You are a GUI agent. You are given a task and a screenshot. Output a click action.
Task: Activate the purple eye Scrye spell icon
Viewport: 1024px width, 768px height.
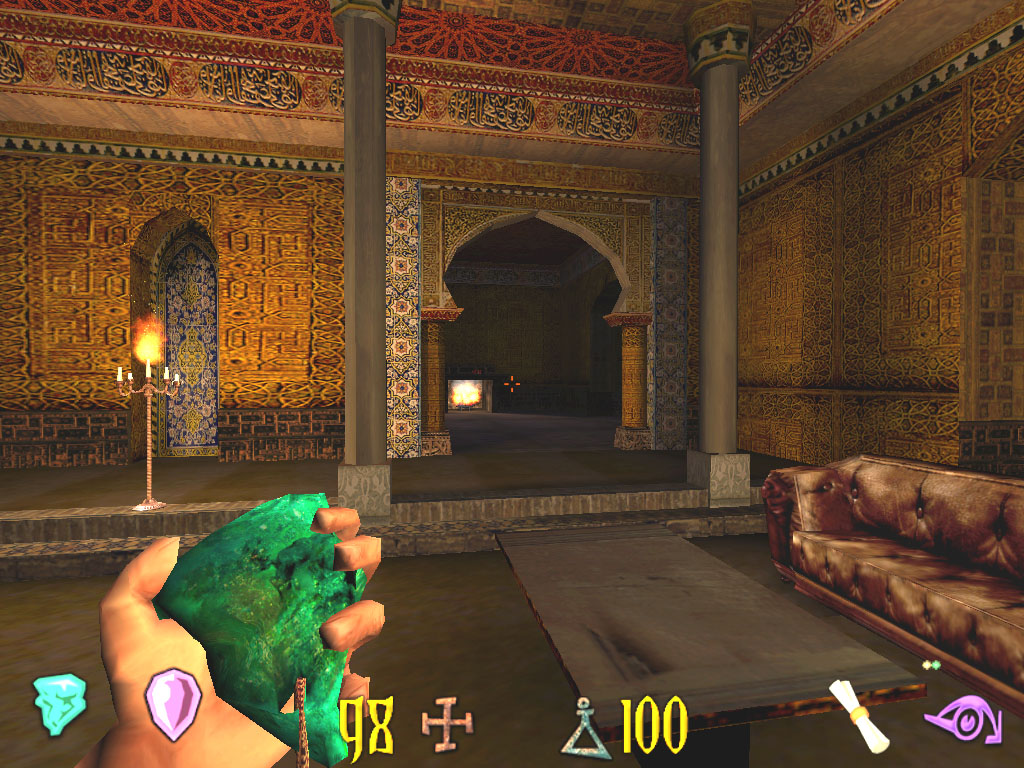pyautogui.click(x=962, y=719)
